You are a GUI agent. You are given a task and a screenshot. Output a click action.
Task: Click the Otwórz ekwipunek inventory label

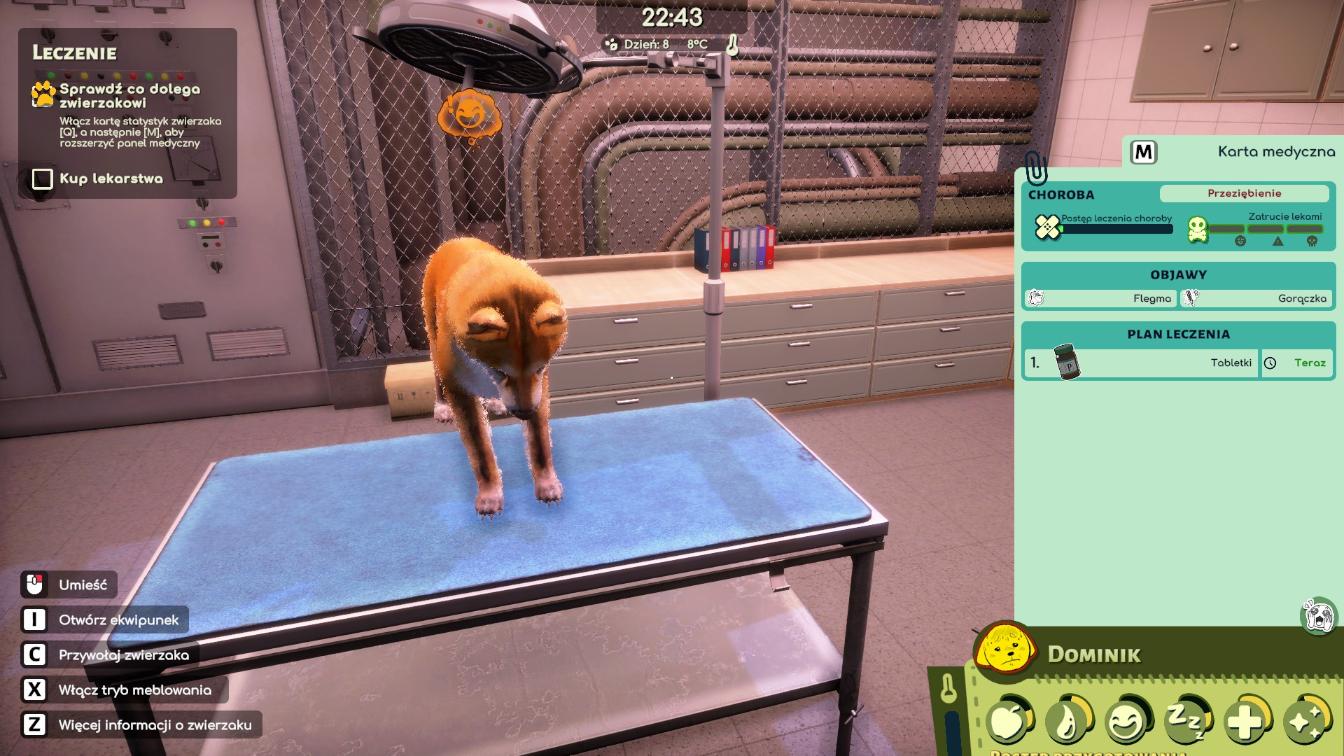118,620
